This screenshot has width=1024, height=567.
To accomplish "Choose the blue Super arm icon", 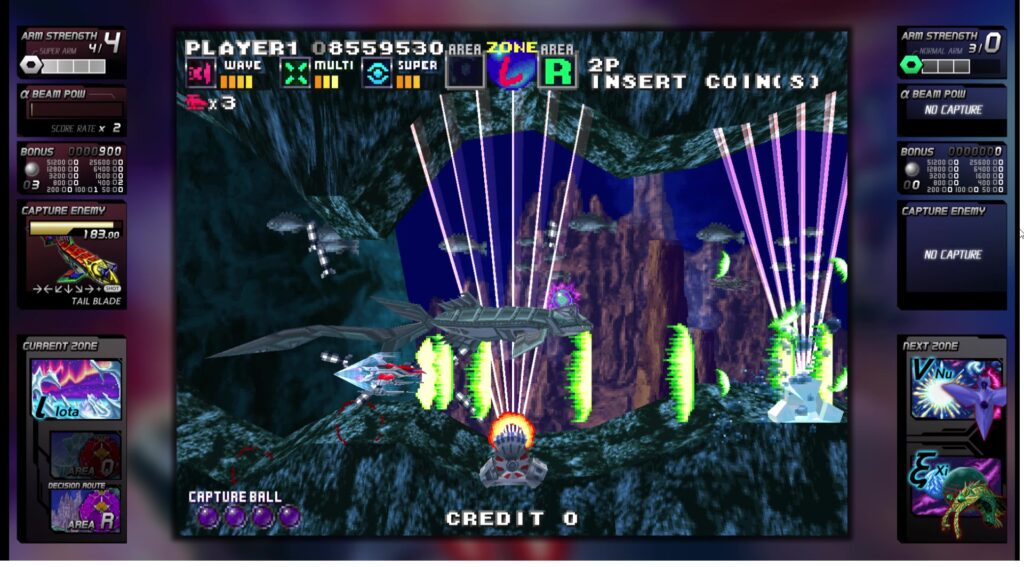I will click(376, 73).
